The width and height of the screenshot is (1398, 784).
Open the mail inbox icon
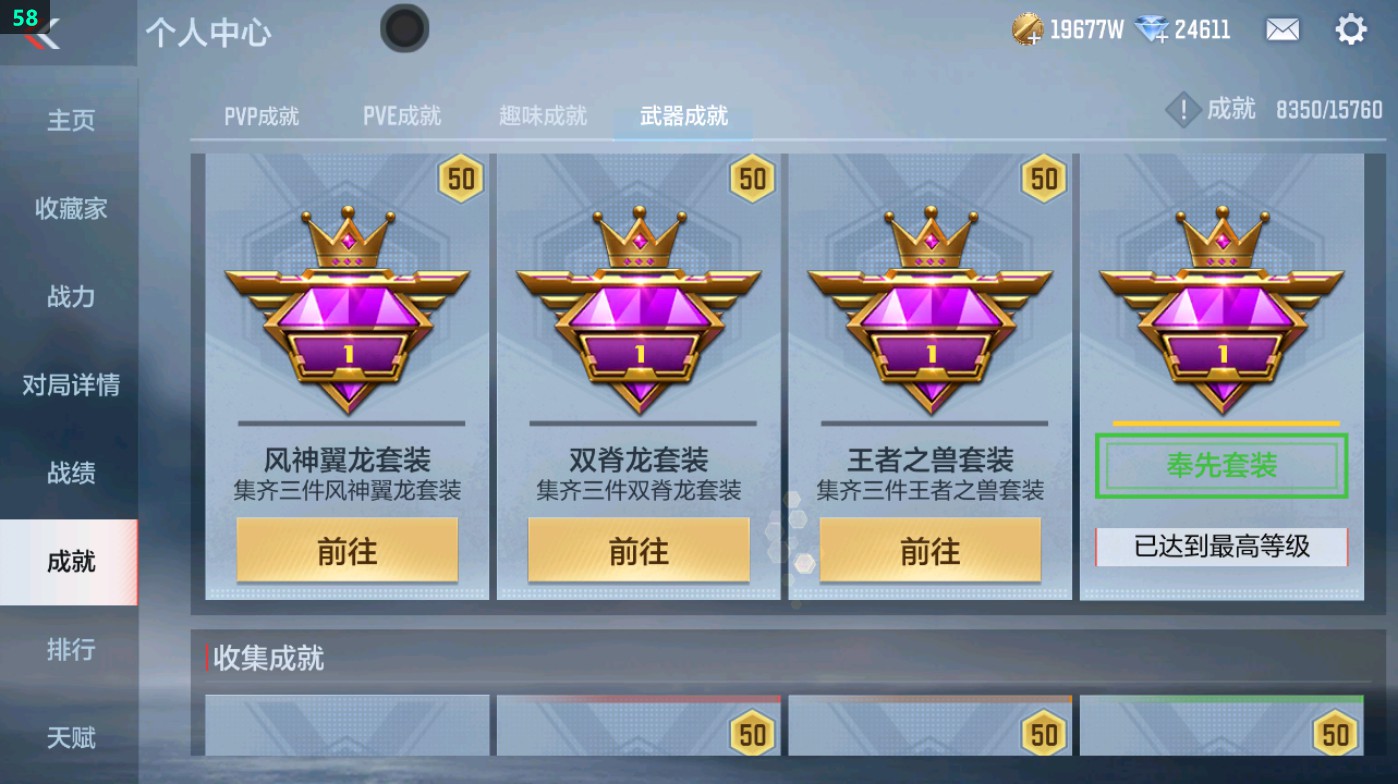click(x=1283, y=28)
